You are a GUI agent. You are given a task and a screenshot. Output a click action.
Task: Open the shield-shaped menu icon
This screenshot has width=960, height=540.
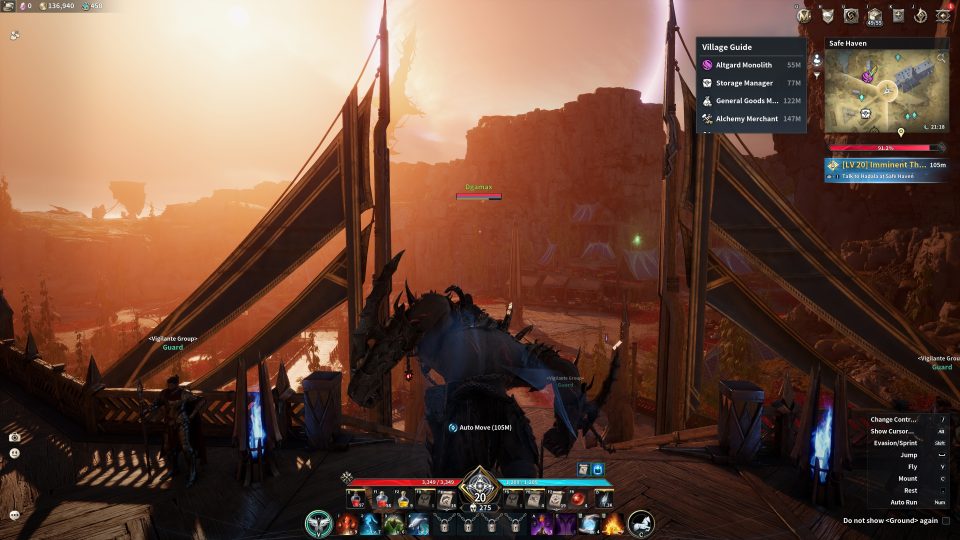828,15
